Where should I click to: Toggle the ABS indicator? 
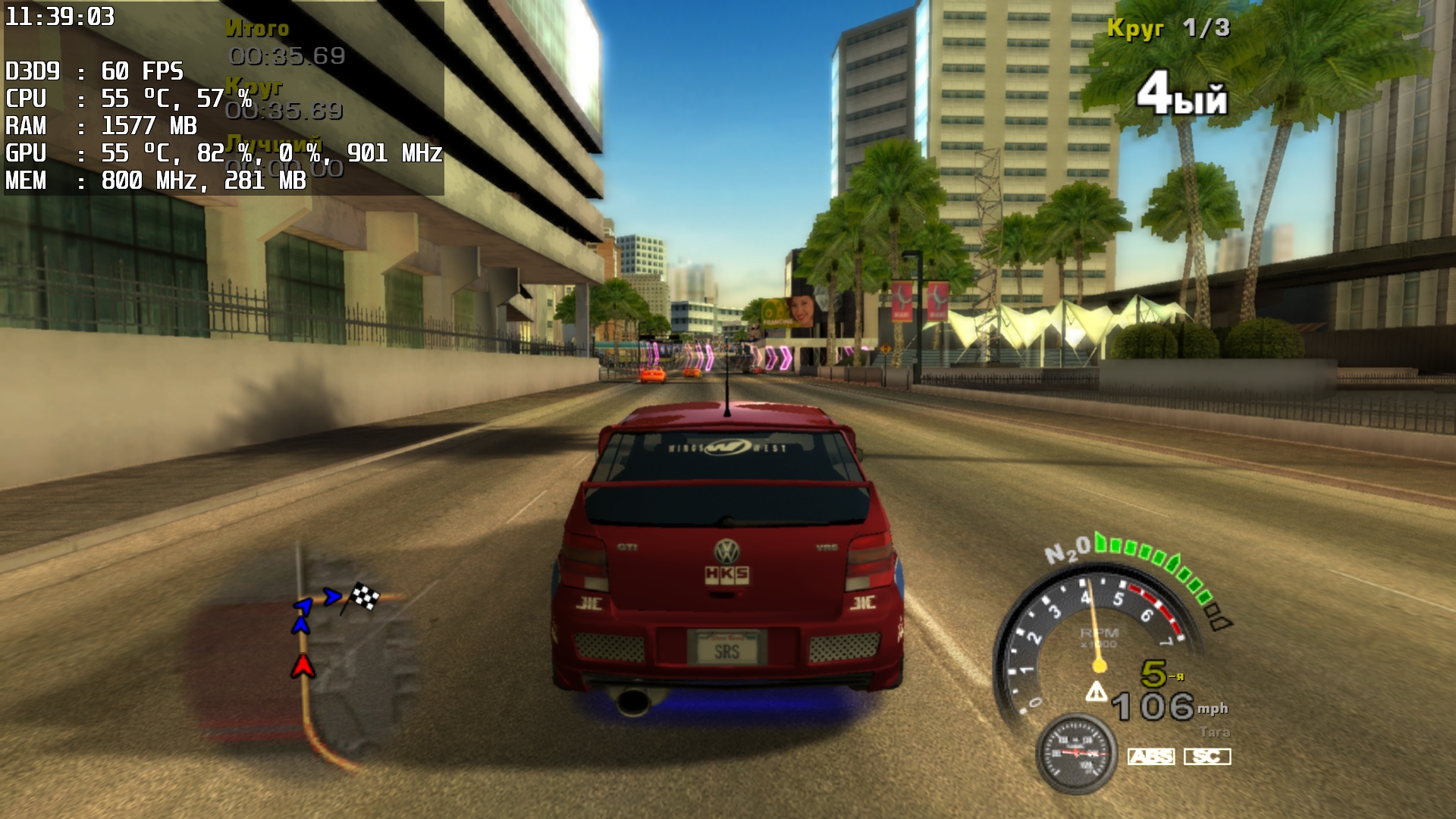[x=1150, y=756]
